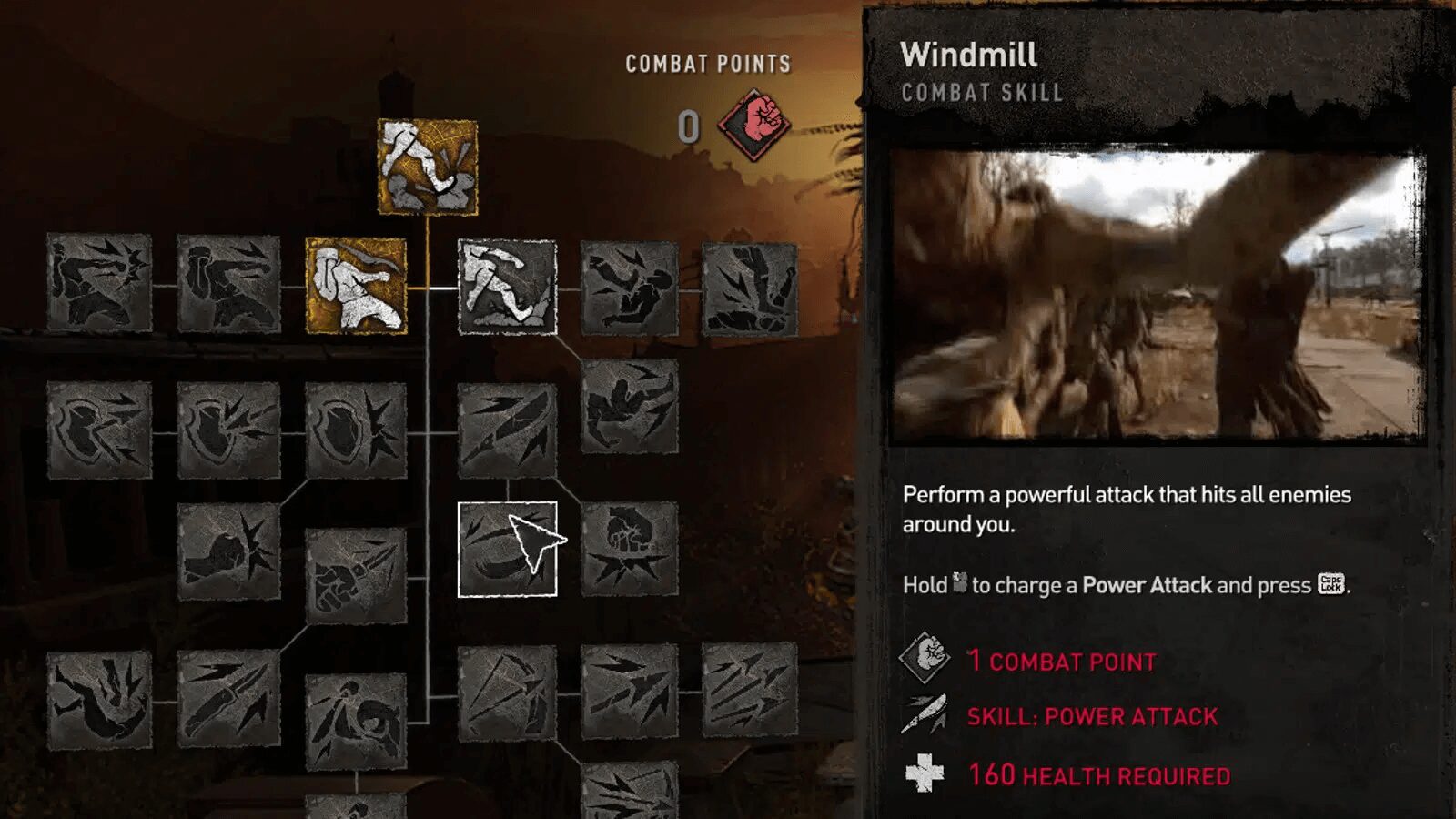Select the highlighted Windmill skill icon

[510, 551]
